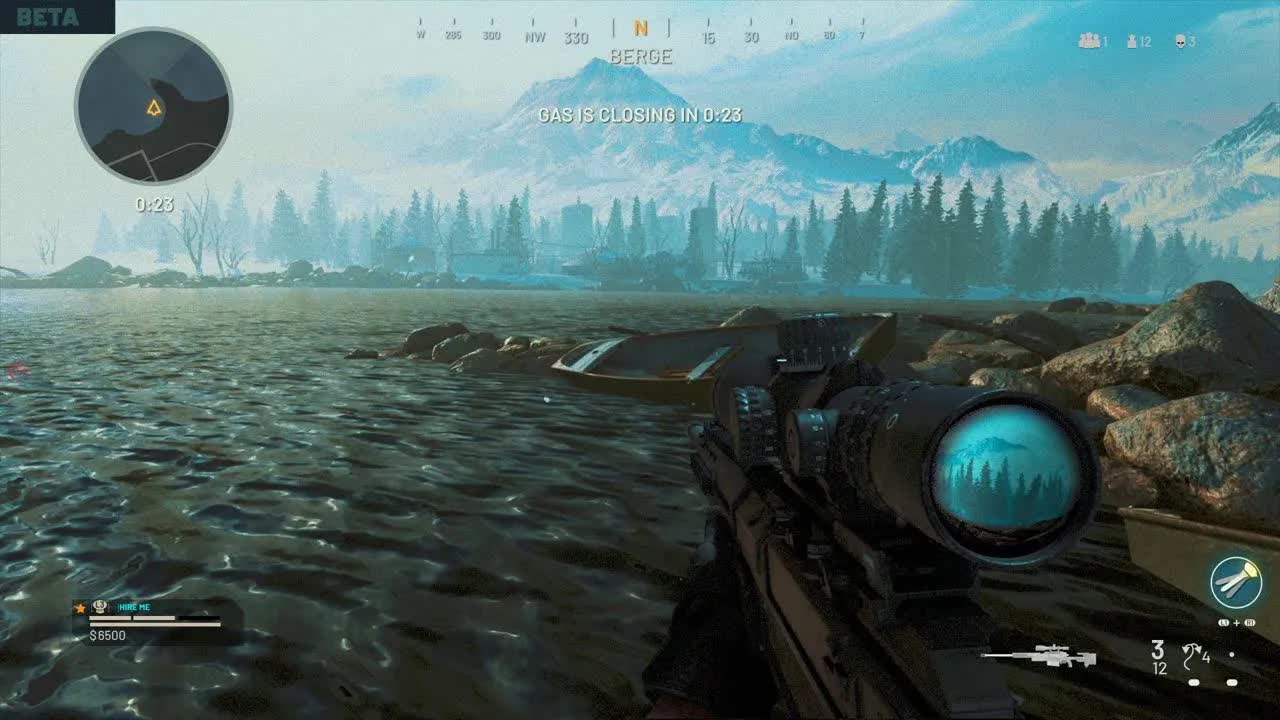Click the orange star rating icon
This screenshot has width=1280, height=720.
tap(78, 606)
